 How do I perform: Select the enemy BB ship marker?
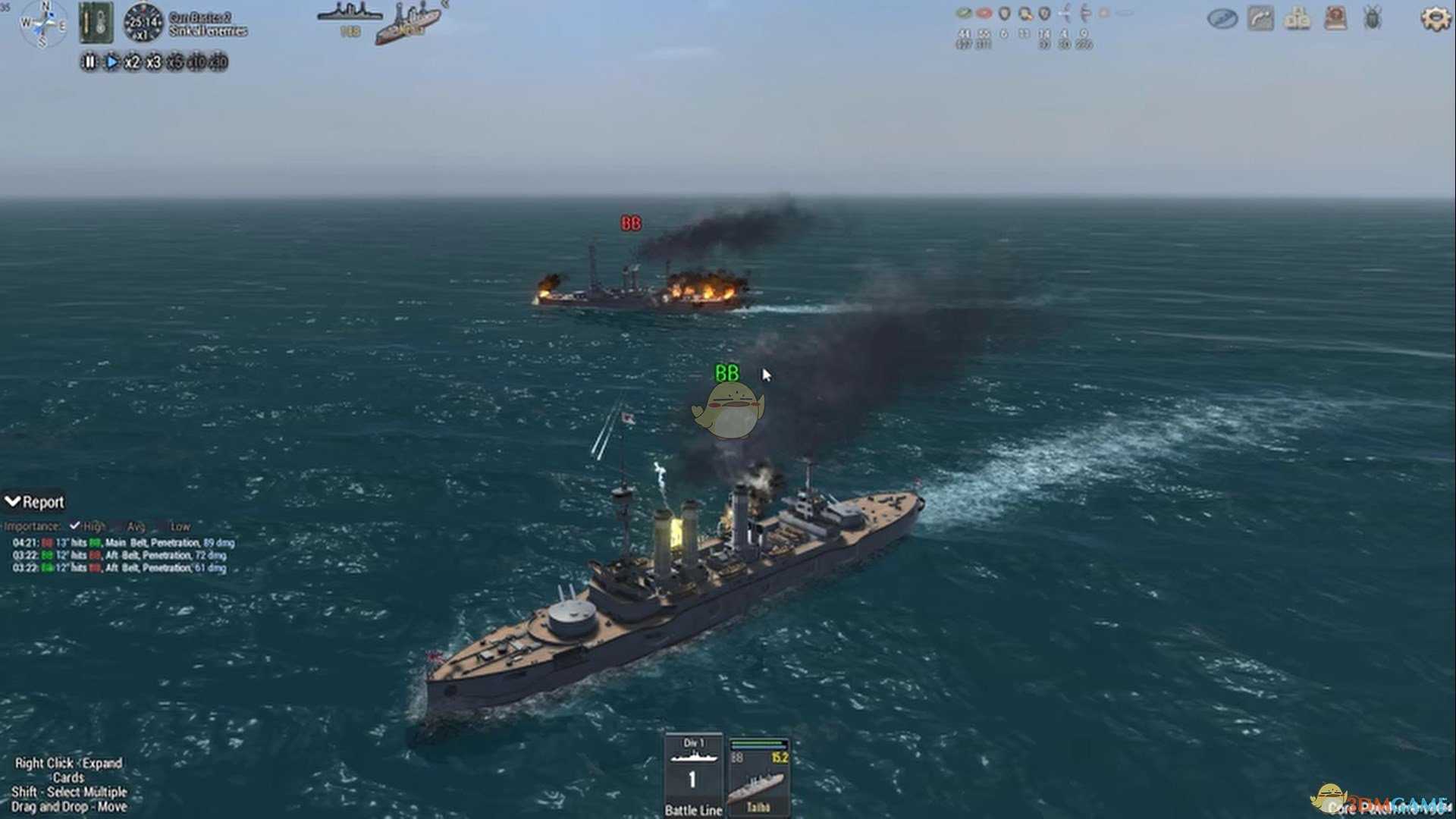tap(631, 223)
